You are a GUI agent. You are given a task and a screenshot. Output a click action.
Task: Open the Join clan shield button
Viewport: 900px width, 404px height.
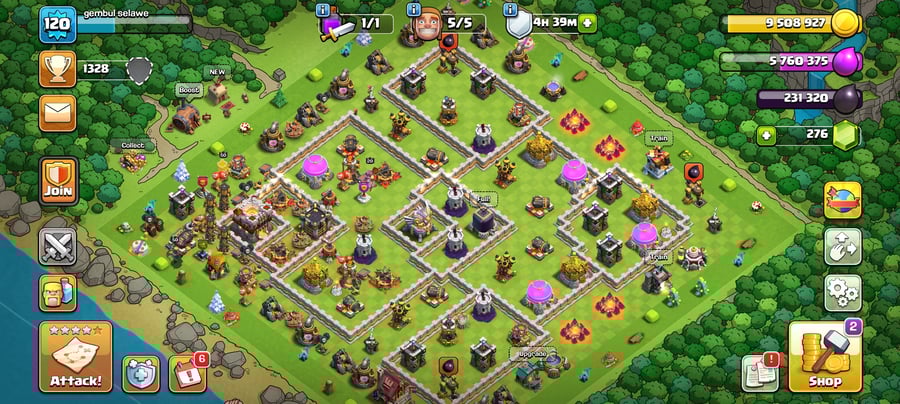(x=58, y=181)
